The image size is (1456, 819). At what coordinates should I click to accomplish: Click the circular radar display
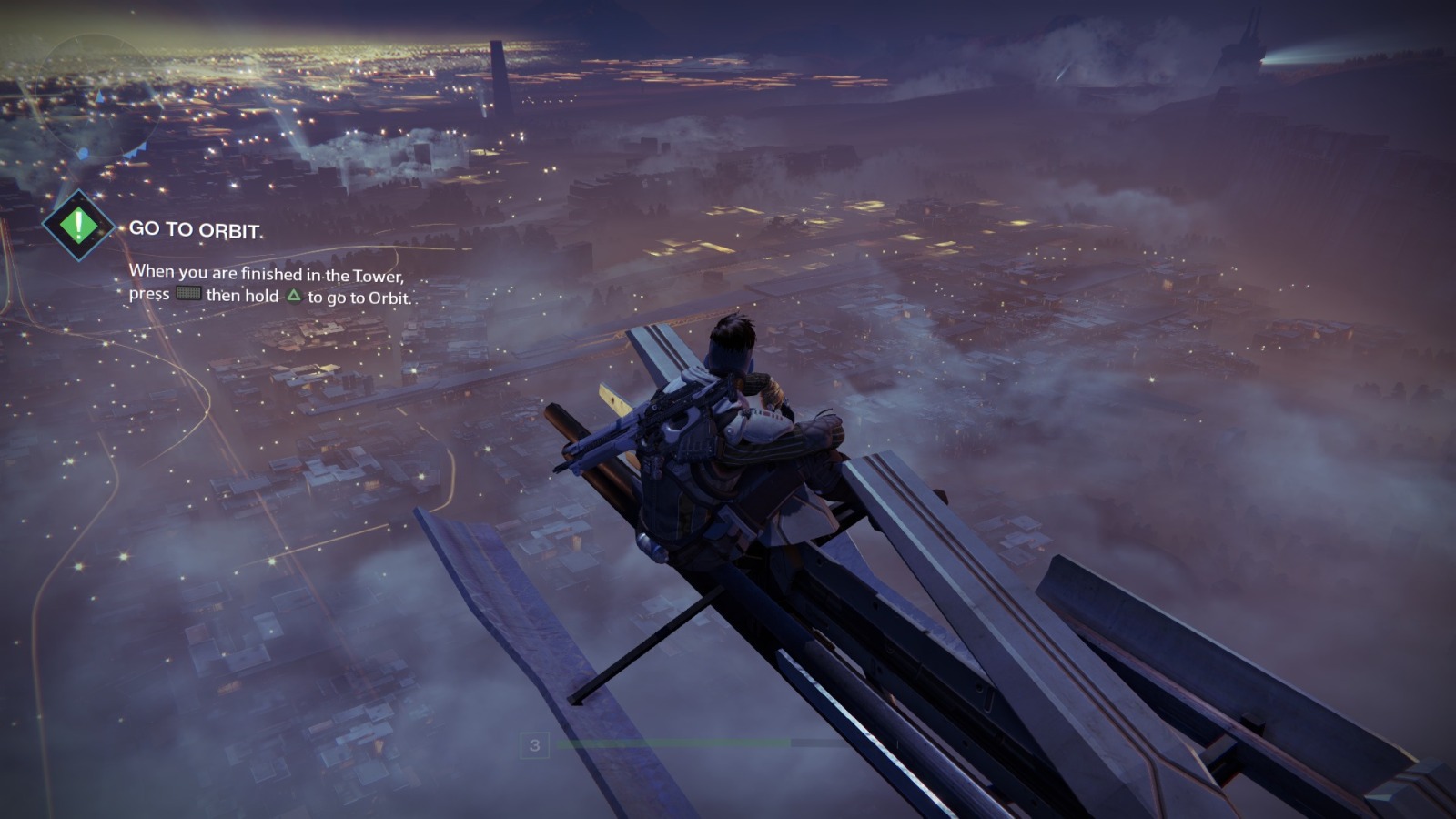86,96
